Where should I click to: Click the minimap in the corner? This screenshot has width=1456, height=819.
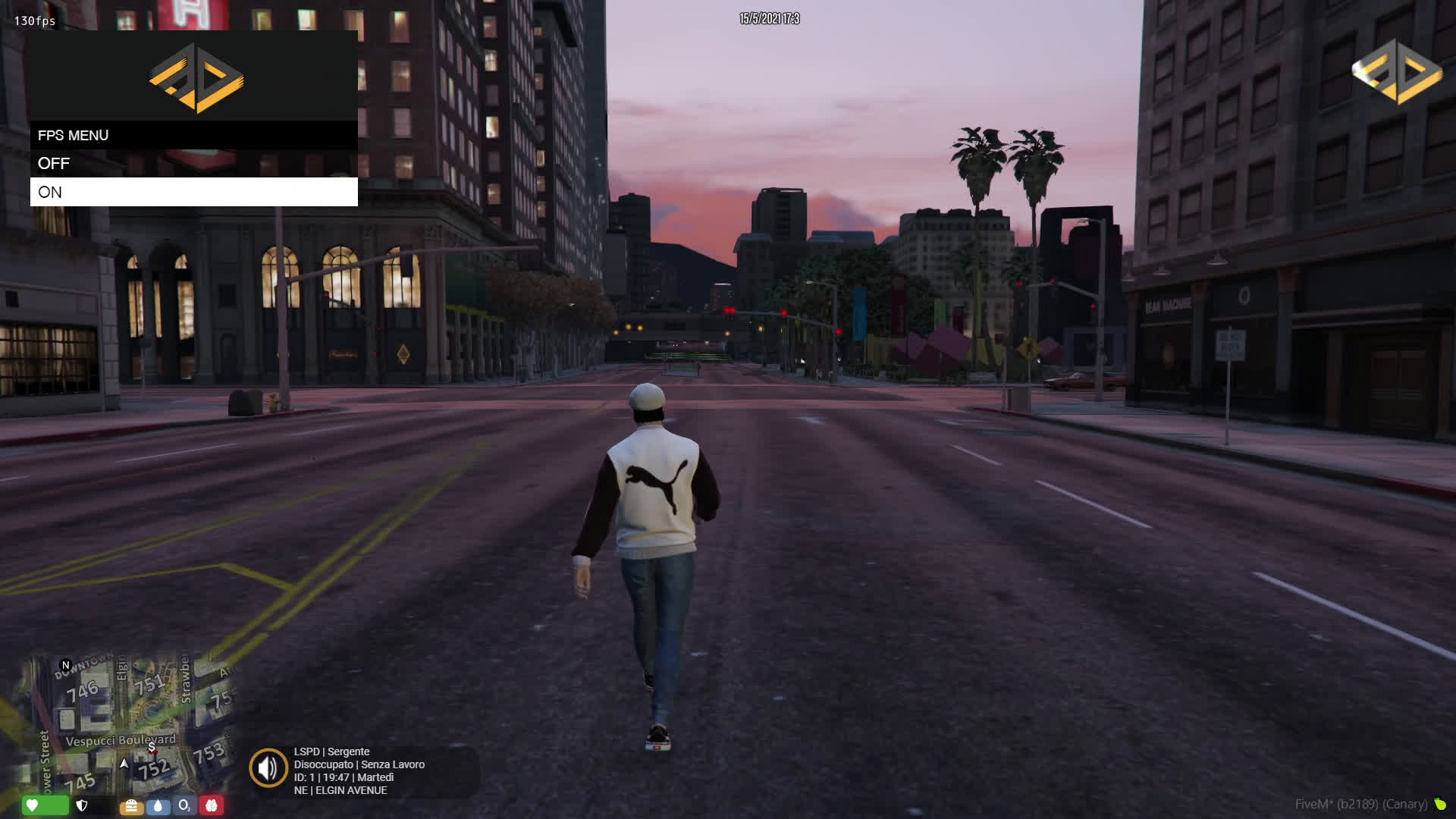[x=125, y=724]
